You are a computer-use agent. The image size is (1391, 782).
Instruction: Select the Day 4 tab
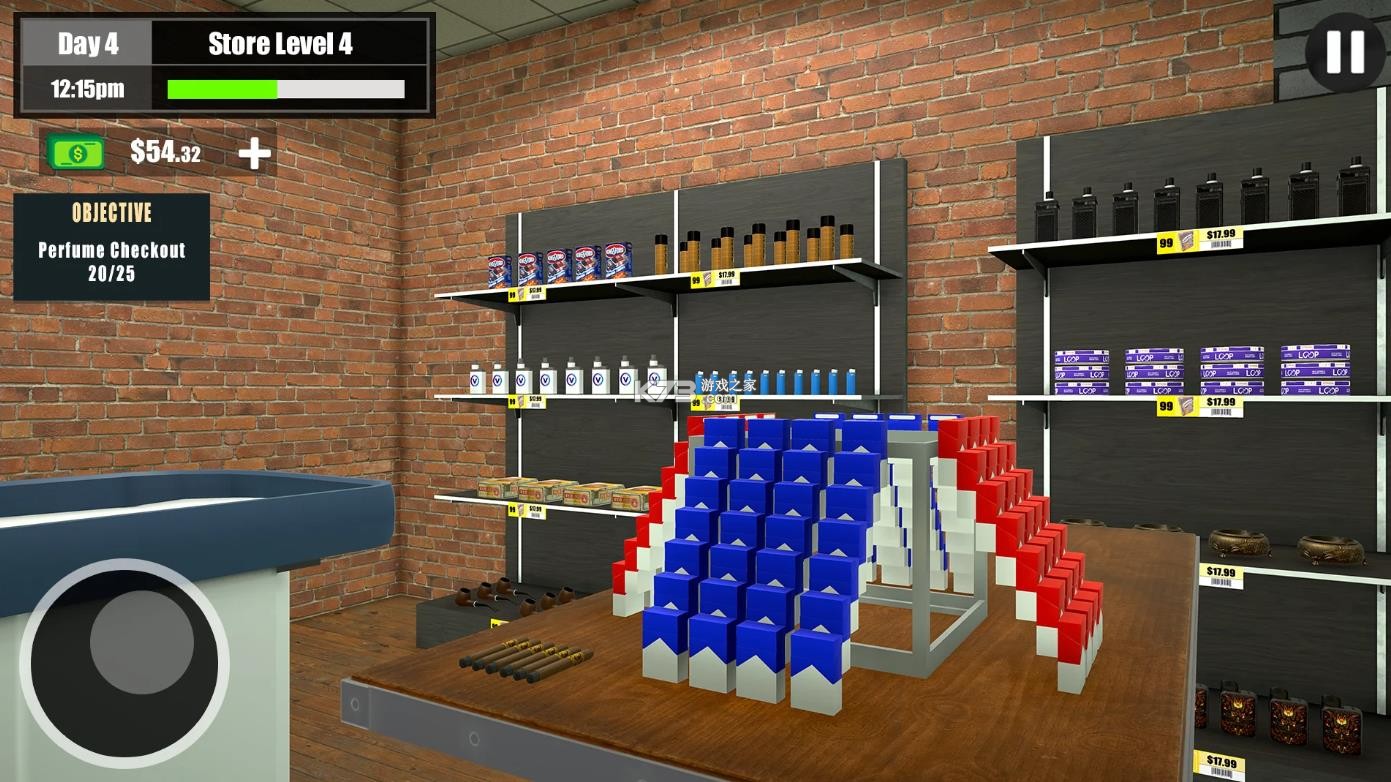[88, 43]
